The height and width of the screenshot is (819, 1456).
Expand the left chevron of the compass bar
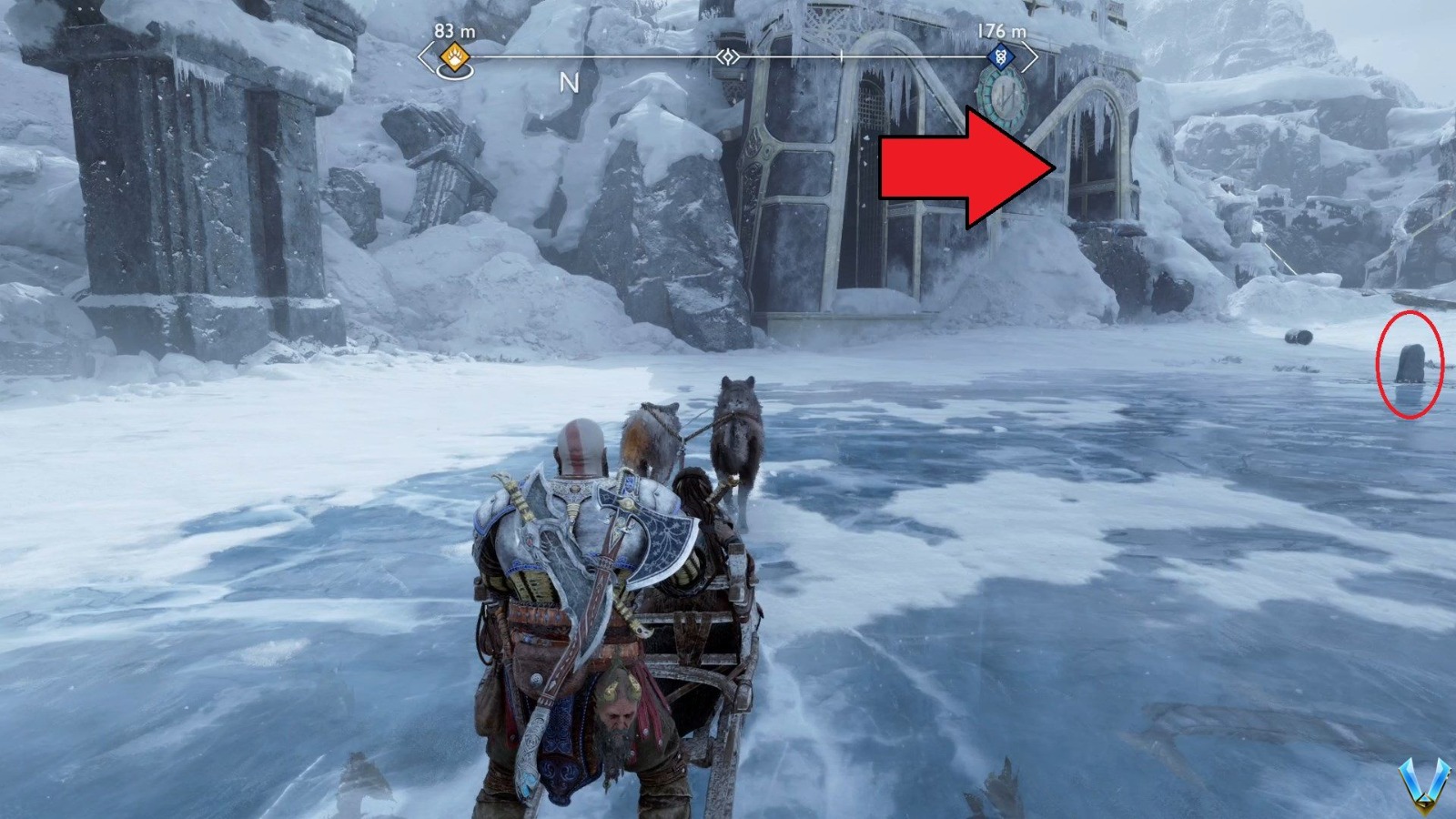[x=421, y=56]
